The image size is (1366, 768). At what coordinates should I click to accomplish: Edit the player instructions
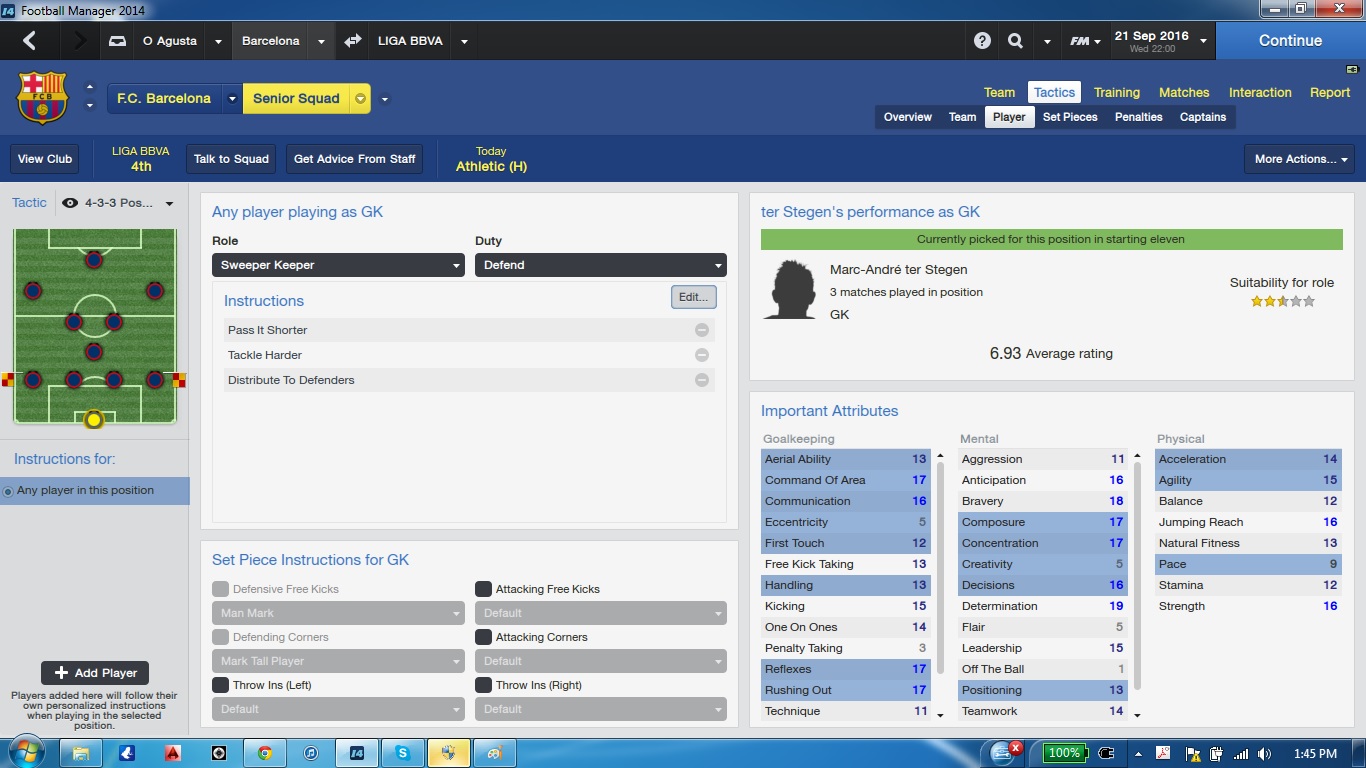click(693, 297)
